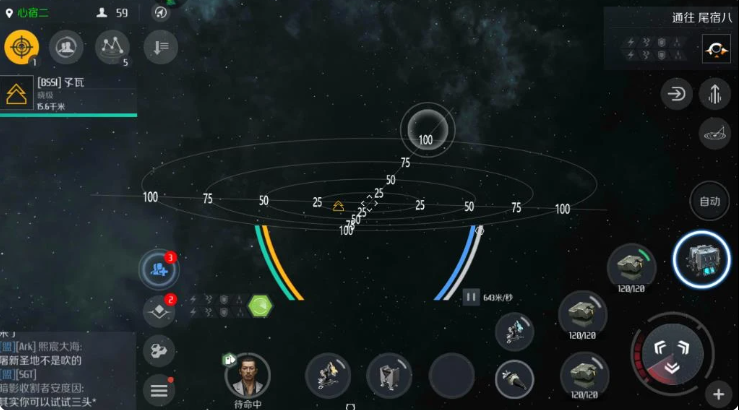Toggle the overview sort list button

point(160,46)
